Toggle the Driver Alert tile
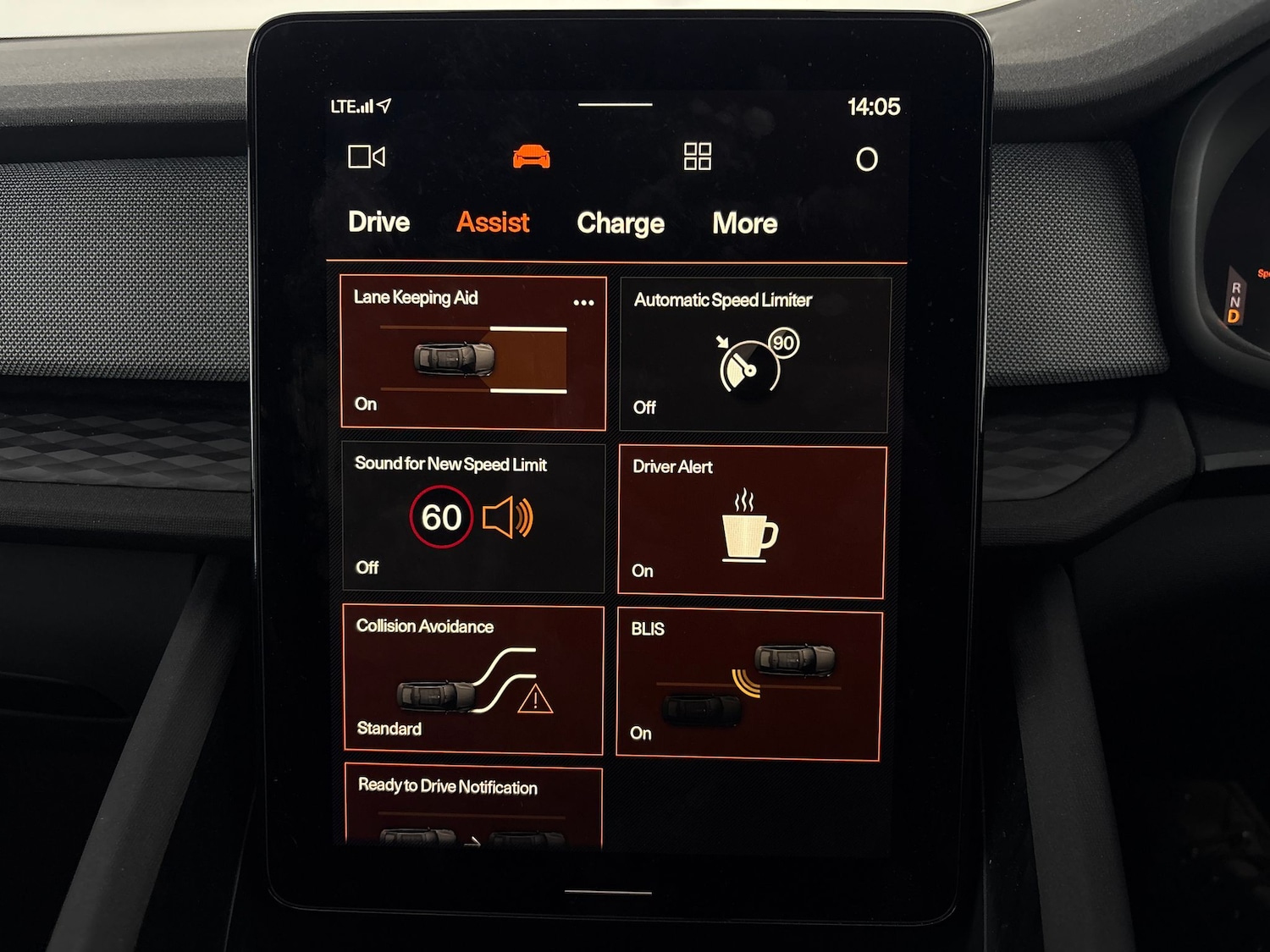1270x952 pixels. click(752, 522)
